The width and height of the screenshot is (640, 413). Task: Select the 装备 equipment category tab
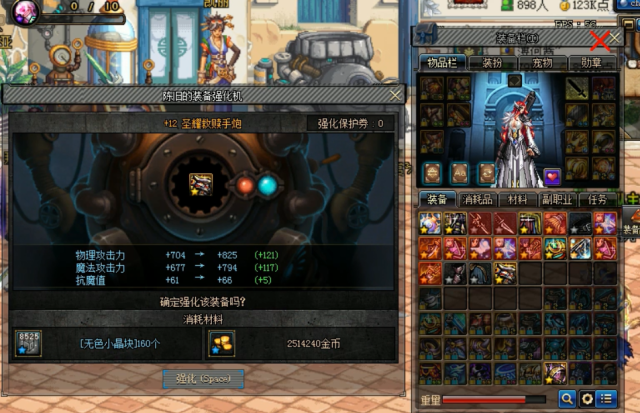coord(436,199)
